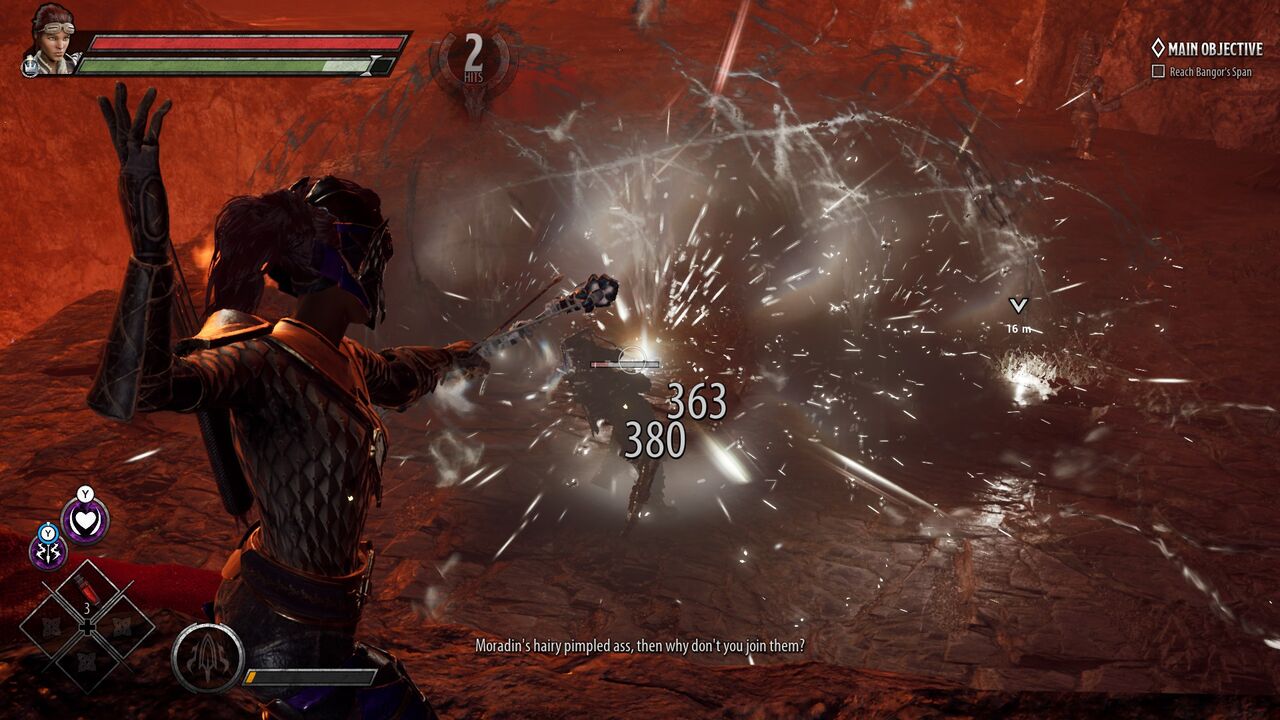Click the 16 m objective waypoint marker
Viewport: 1280px width, 720px height.
pos(1018,306)
